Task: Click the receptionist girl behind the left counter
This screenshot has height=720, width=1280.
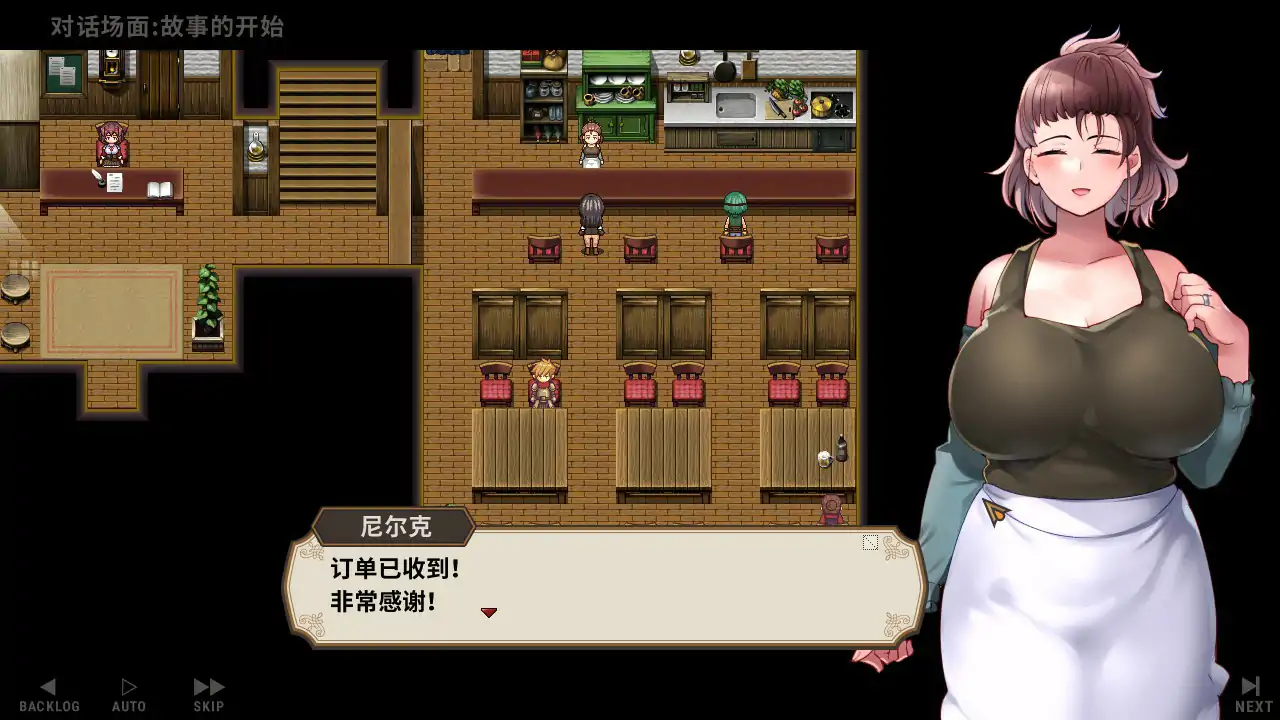Action: coord(112,140)
